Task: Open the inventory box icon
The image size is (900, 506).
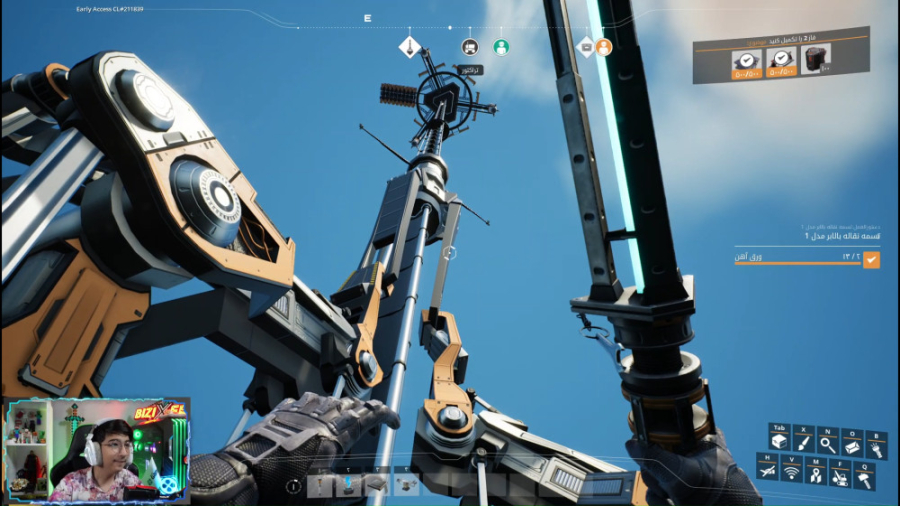Action: 778,443
